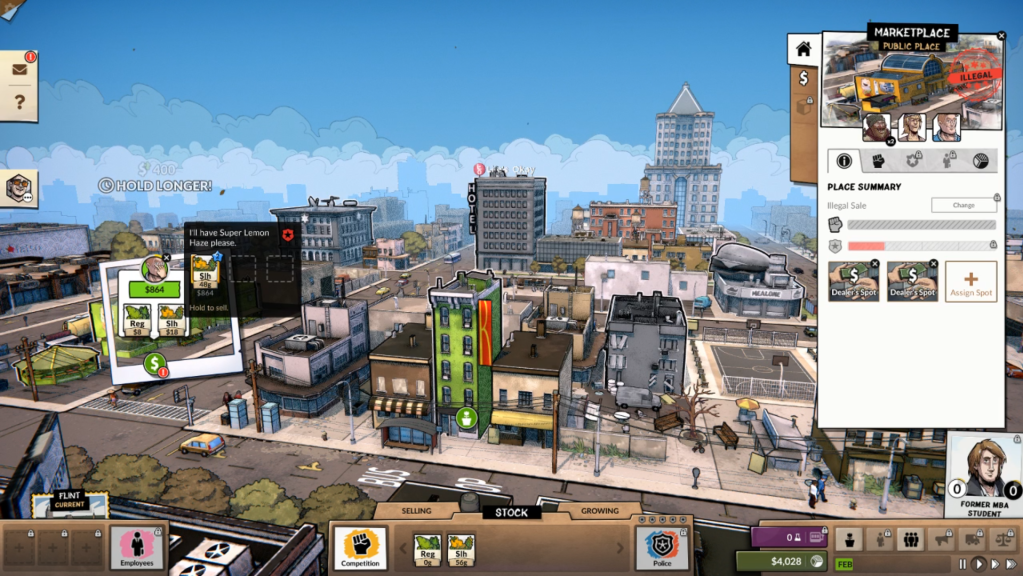Switch to the dollar sign side tab

pos(803,78)
